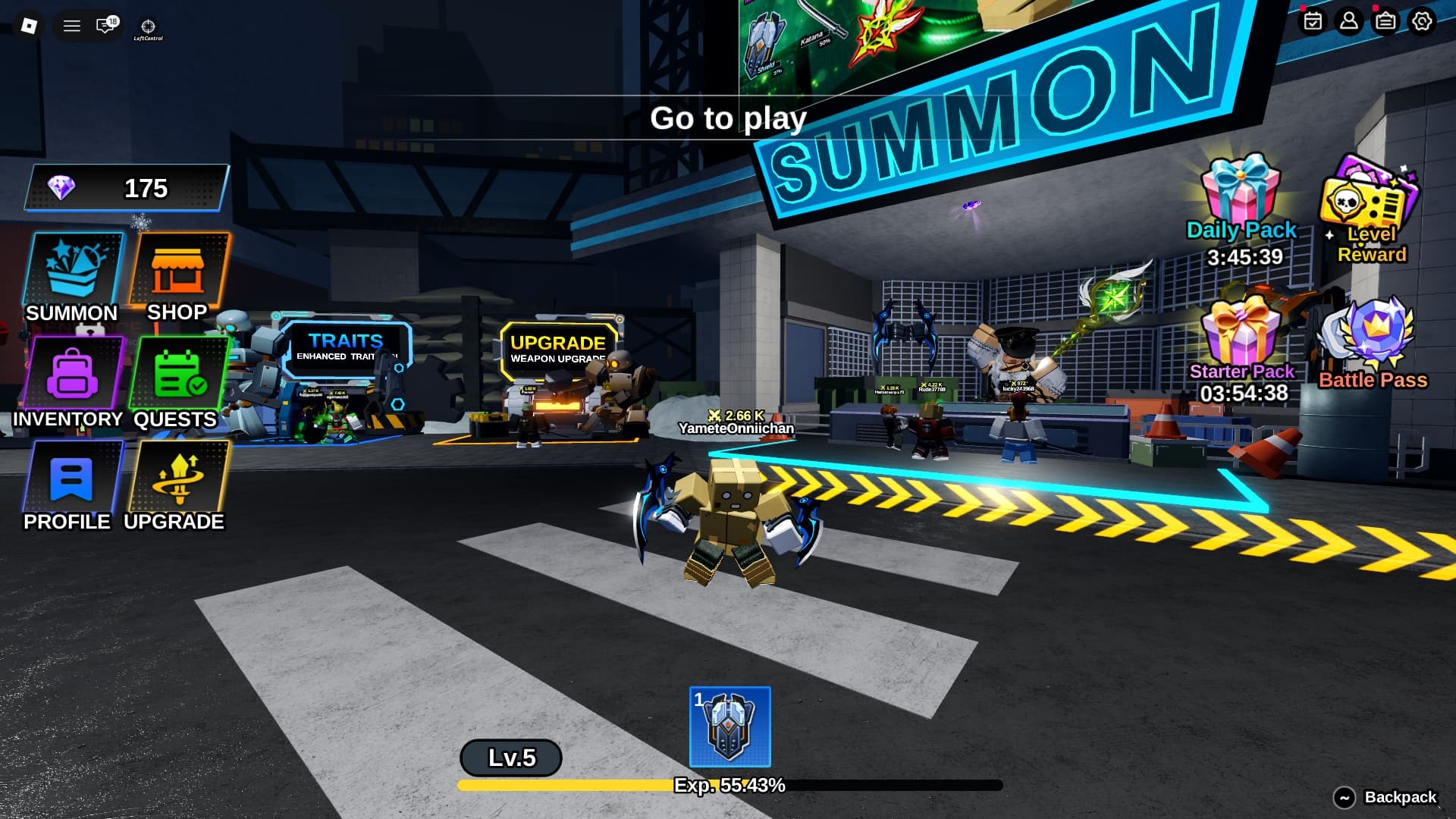Open the player profile icon

pos(1348,23)
